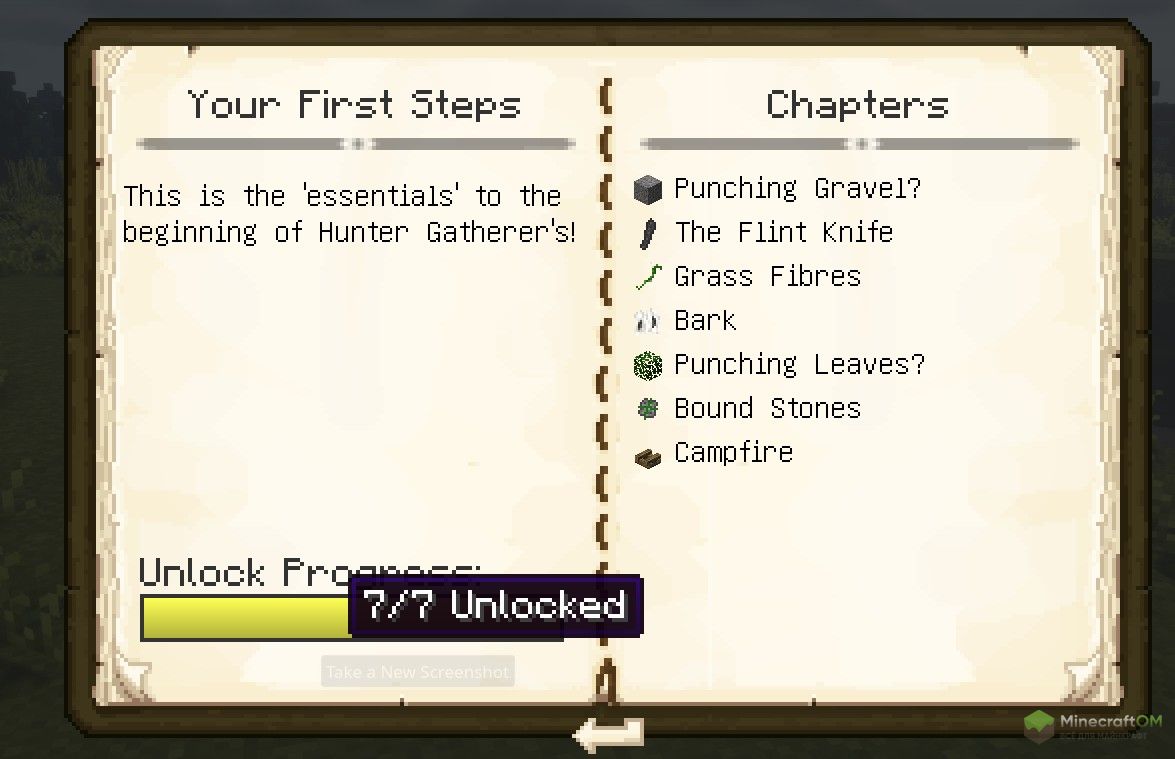Open the Grass Fibres chapter

click(767, 276)
